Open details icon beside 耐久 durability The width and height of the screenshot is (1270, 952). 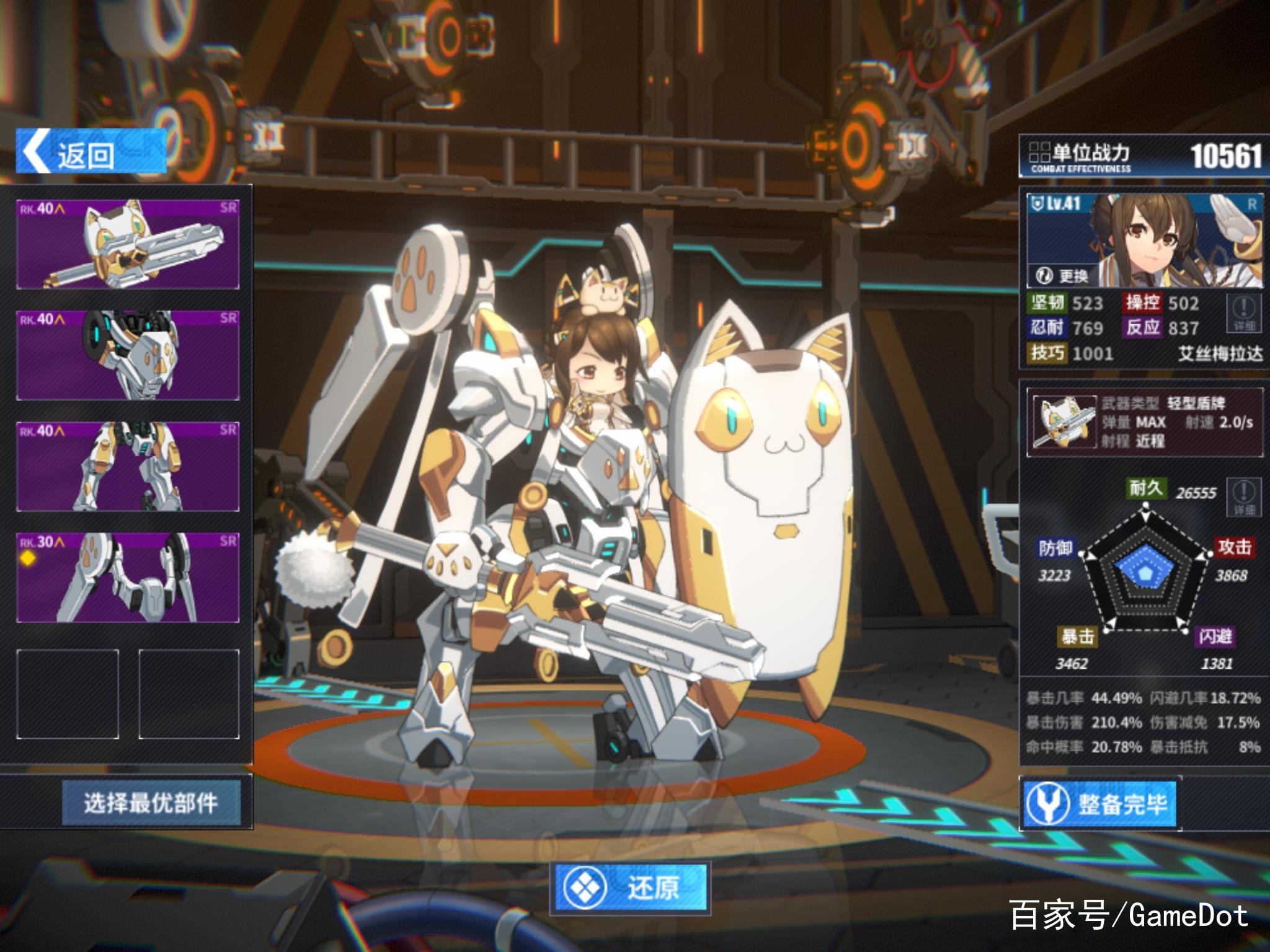click(x=1244, y=497)
